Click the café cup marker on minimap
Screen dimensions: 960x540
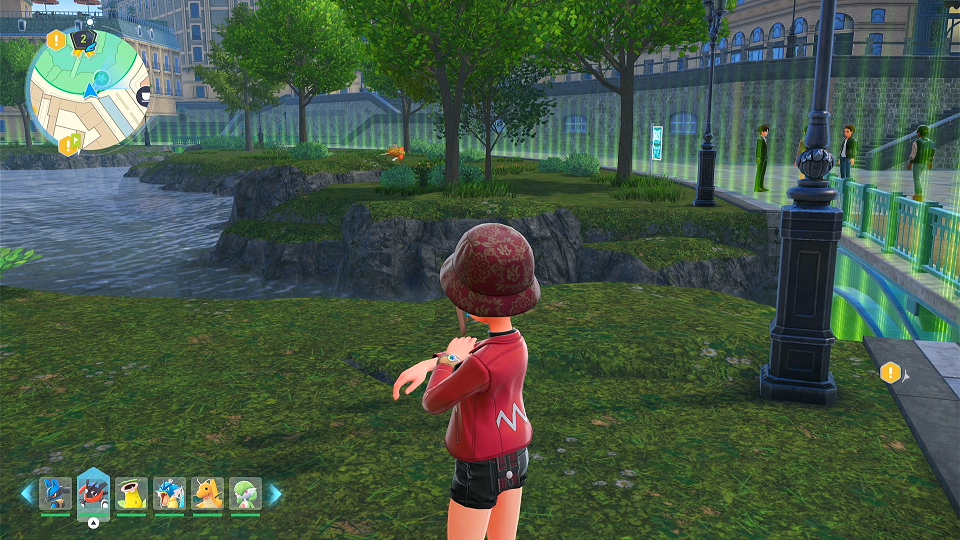[146, 96]
